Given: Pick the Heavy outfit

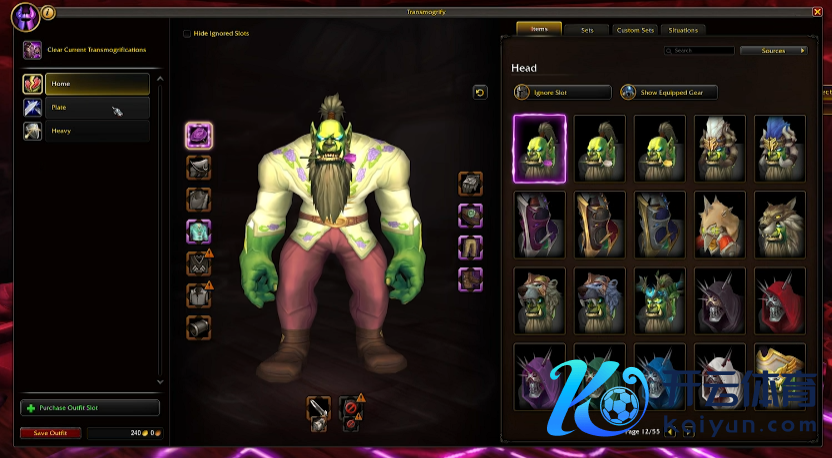Looking at the screenshot, I should [x=97, y=131].
